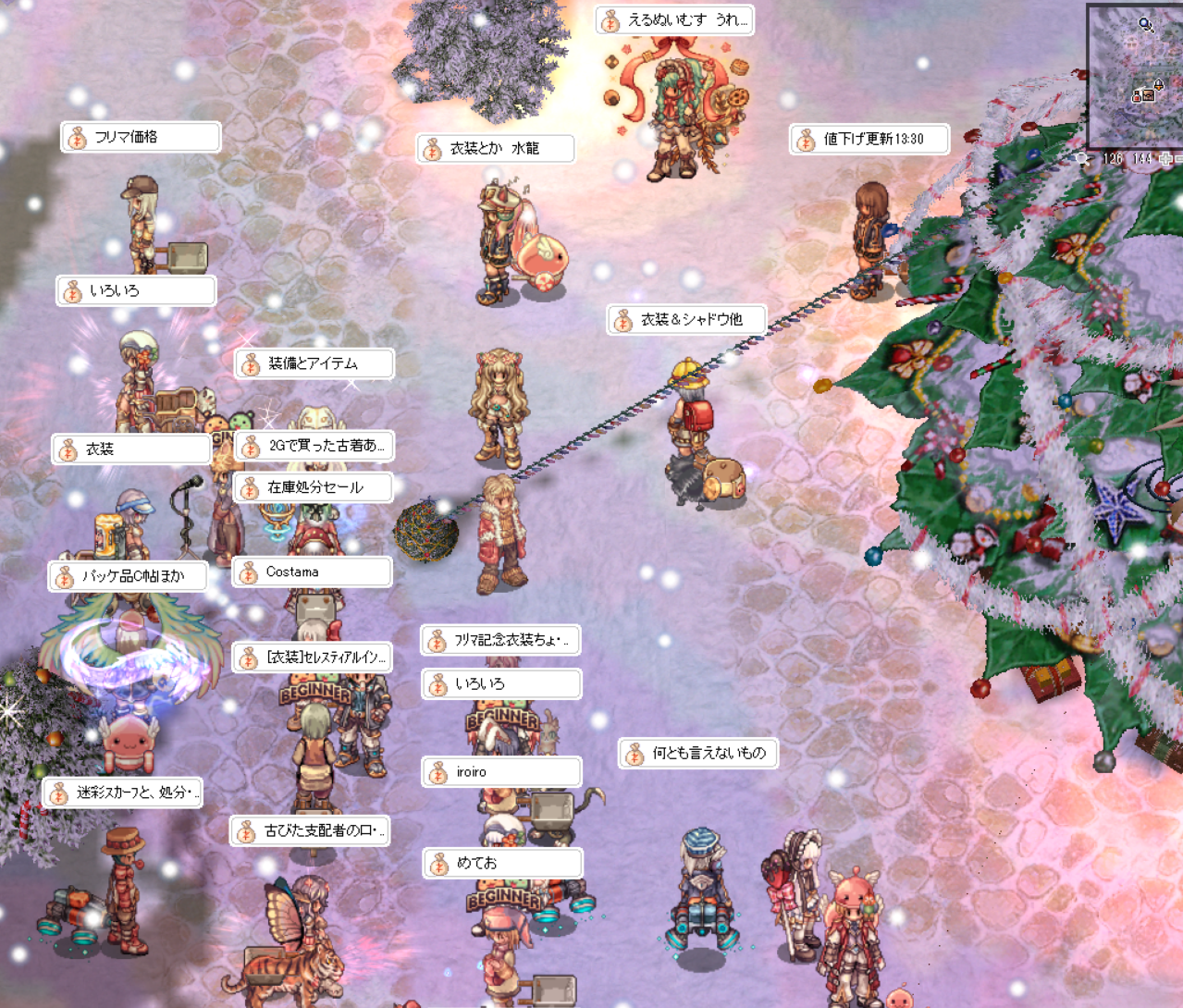
Task: Open the フリマ記念衣装 vendor shop
Action: point(501,640)
